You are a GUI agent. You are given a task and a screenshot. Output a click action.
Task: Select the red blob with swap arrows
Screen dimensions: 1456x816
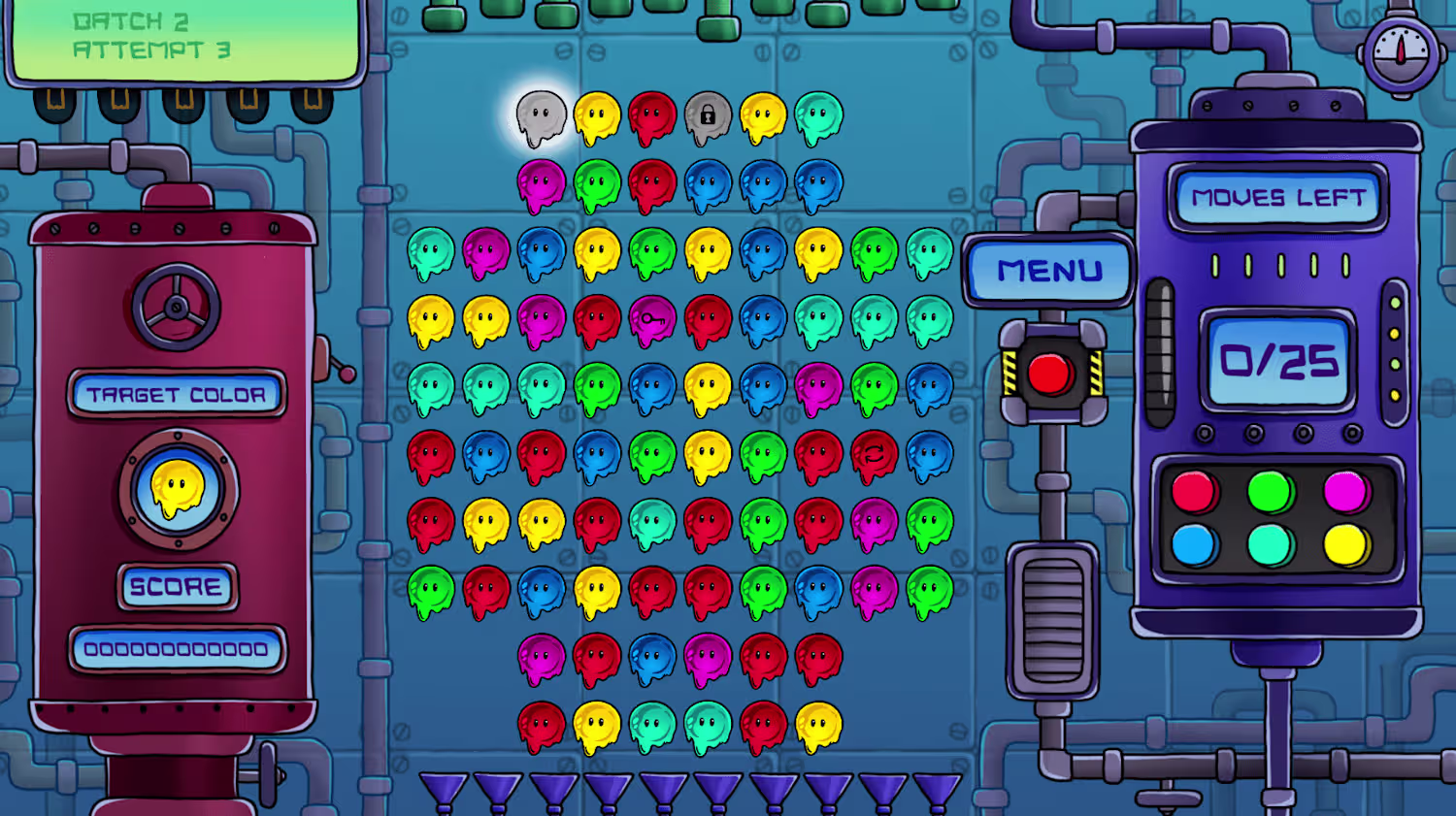(x=874, y=455)
